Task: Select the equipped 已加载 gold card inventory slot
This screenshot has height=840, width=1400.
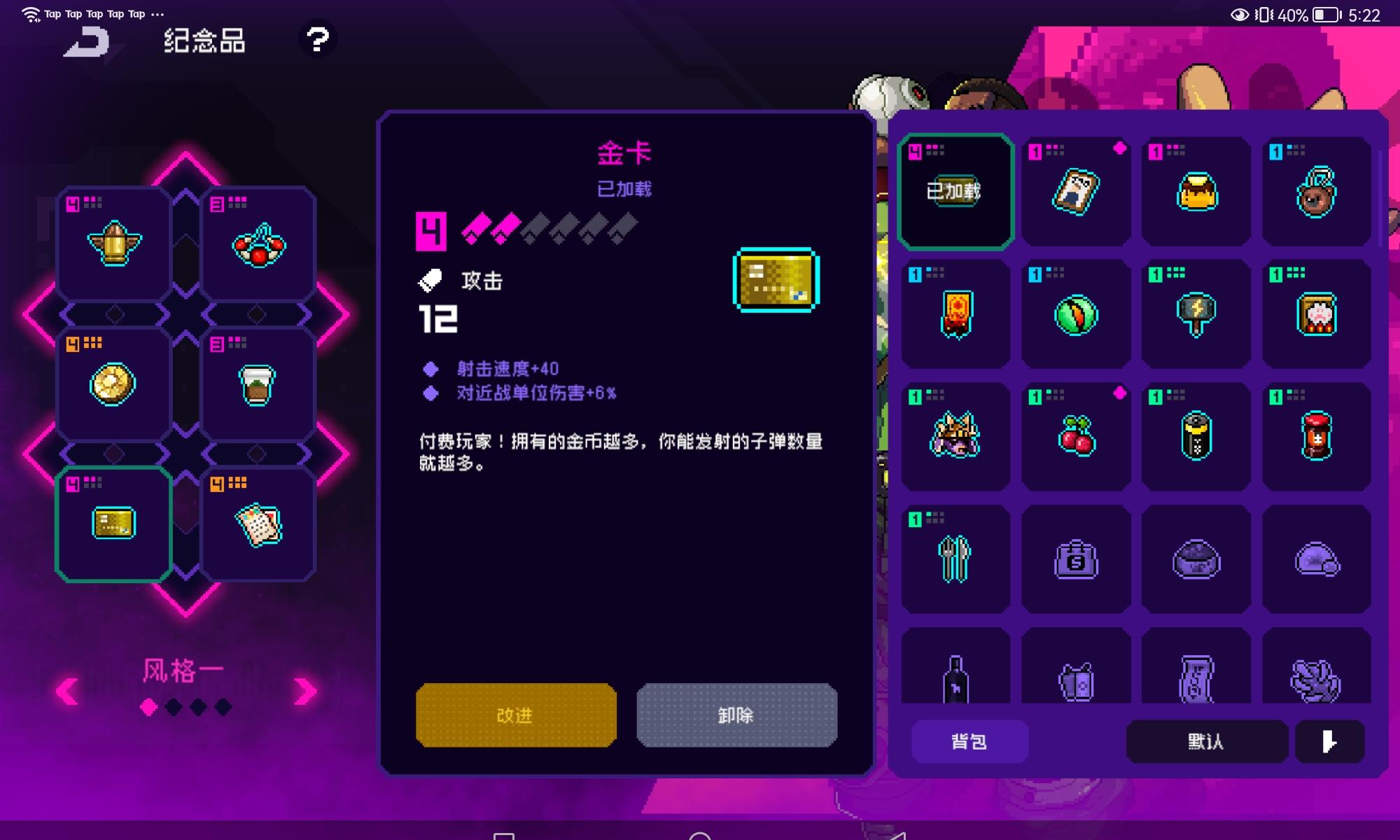Action: (955, 191)
